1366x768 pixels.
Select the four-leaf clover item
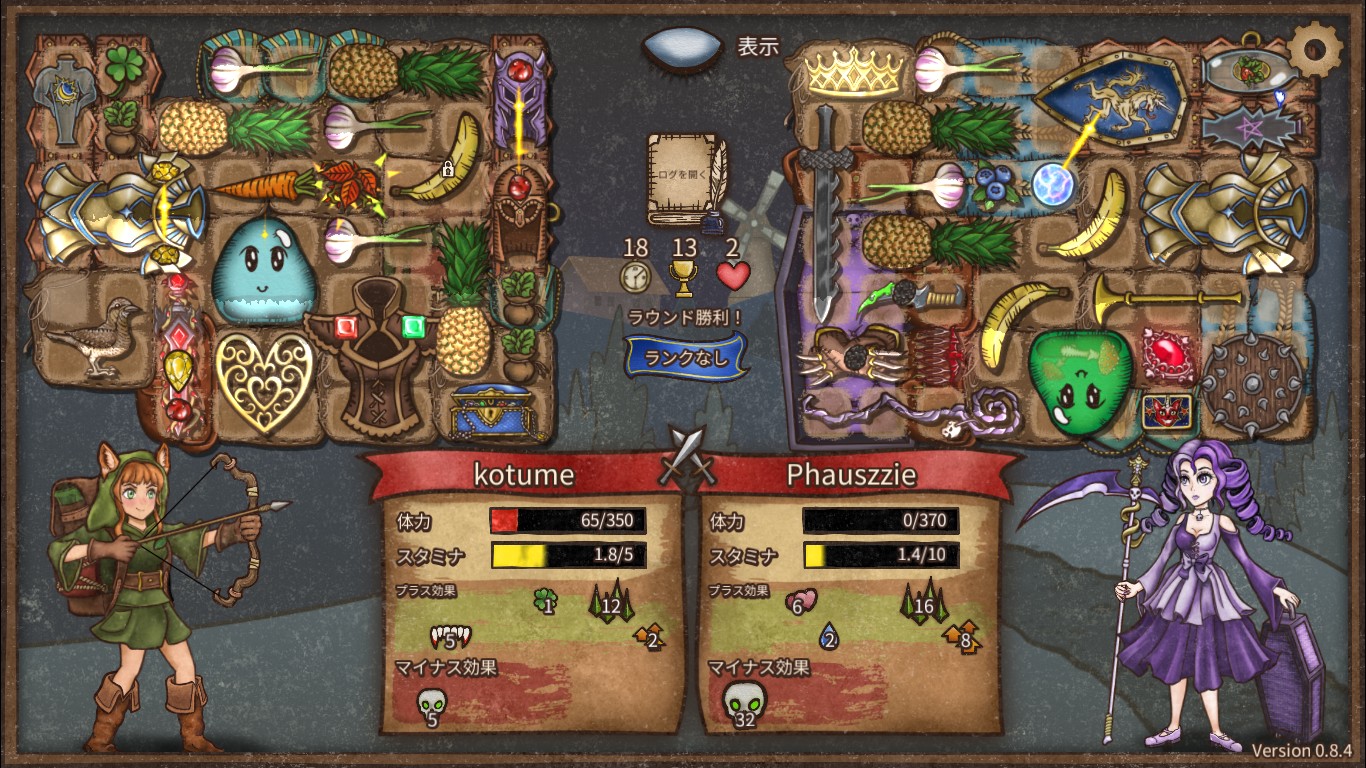pyautogui.click(x=122, y=65)
